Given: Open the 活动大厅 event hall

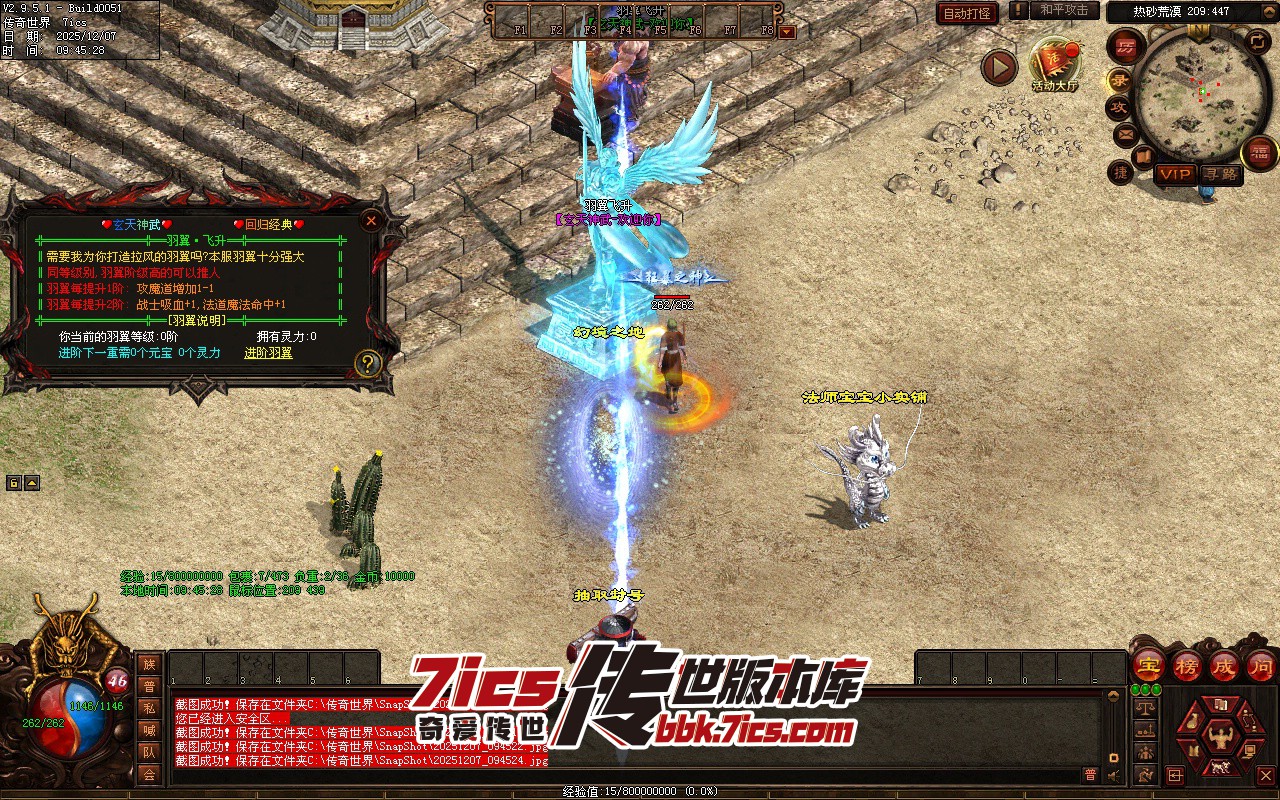Looking at the screenshot, I should [x=1055, y=66].
